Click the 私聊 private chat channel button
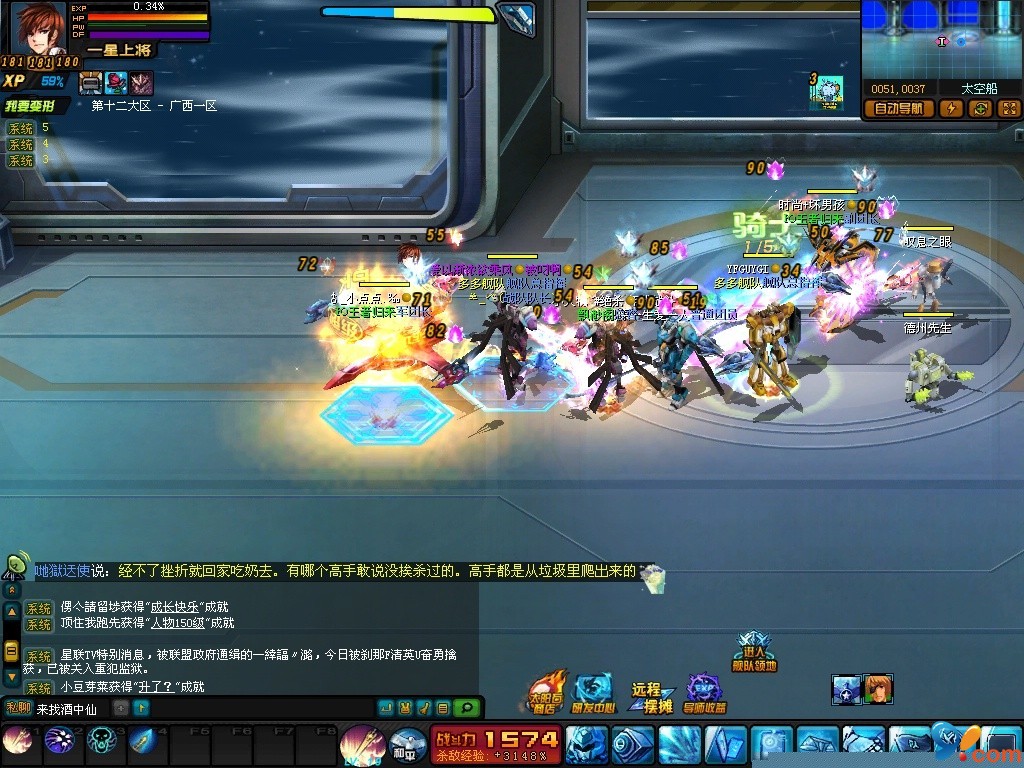 tap(19, 708)
